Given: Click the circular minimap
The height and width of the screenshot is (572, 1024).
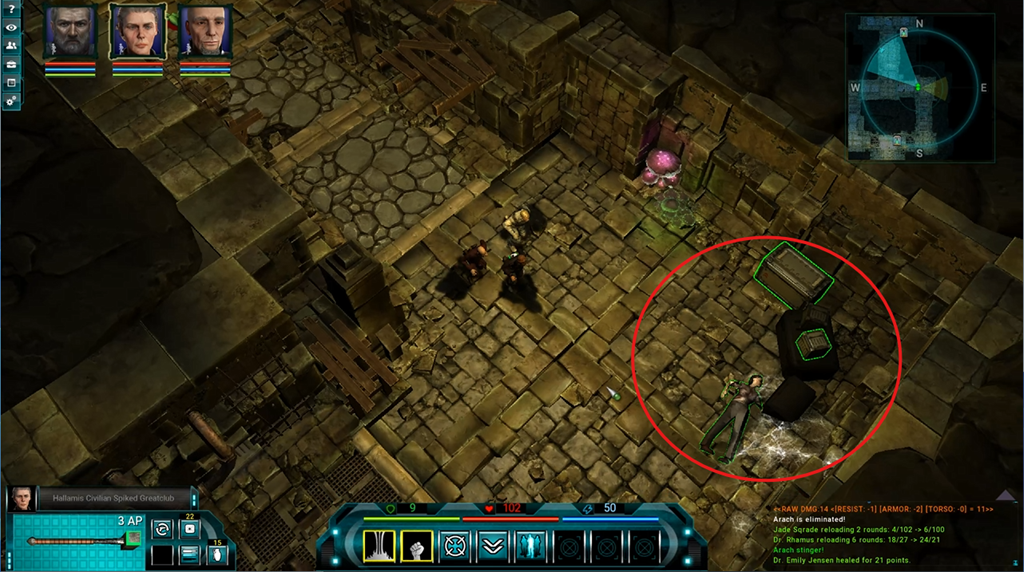Looking at the screenshot, I should [919, 88].
